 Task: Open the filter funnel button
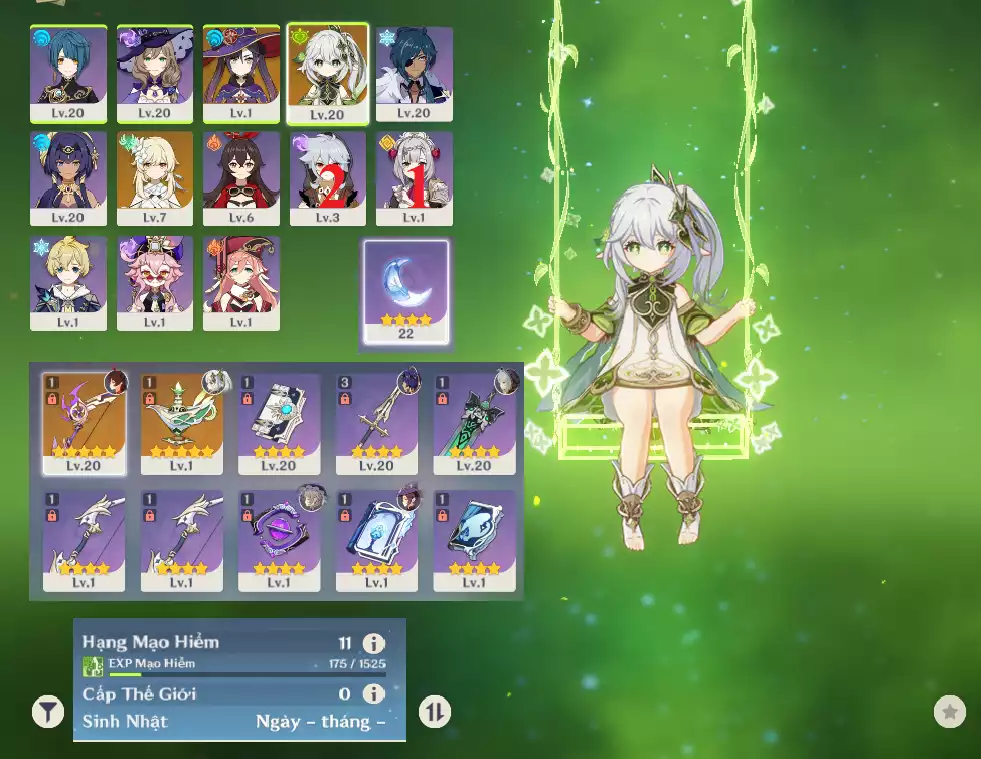pos(47,712)
